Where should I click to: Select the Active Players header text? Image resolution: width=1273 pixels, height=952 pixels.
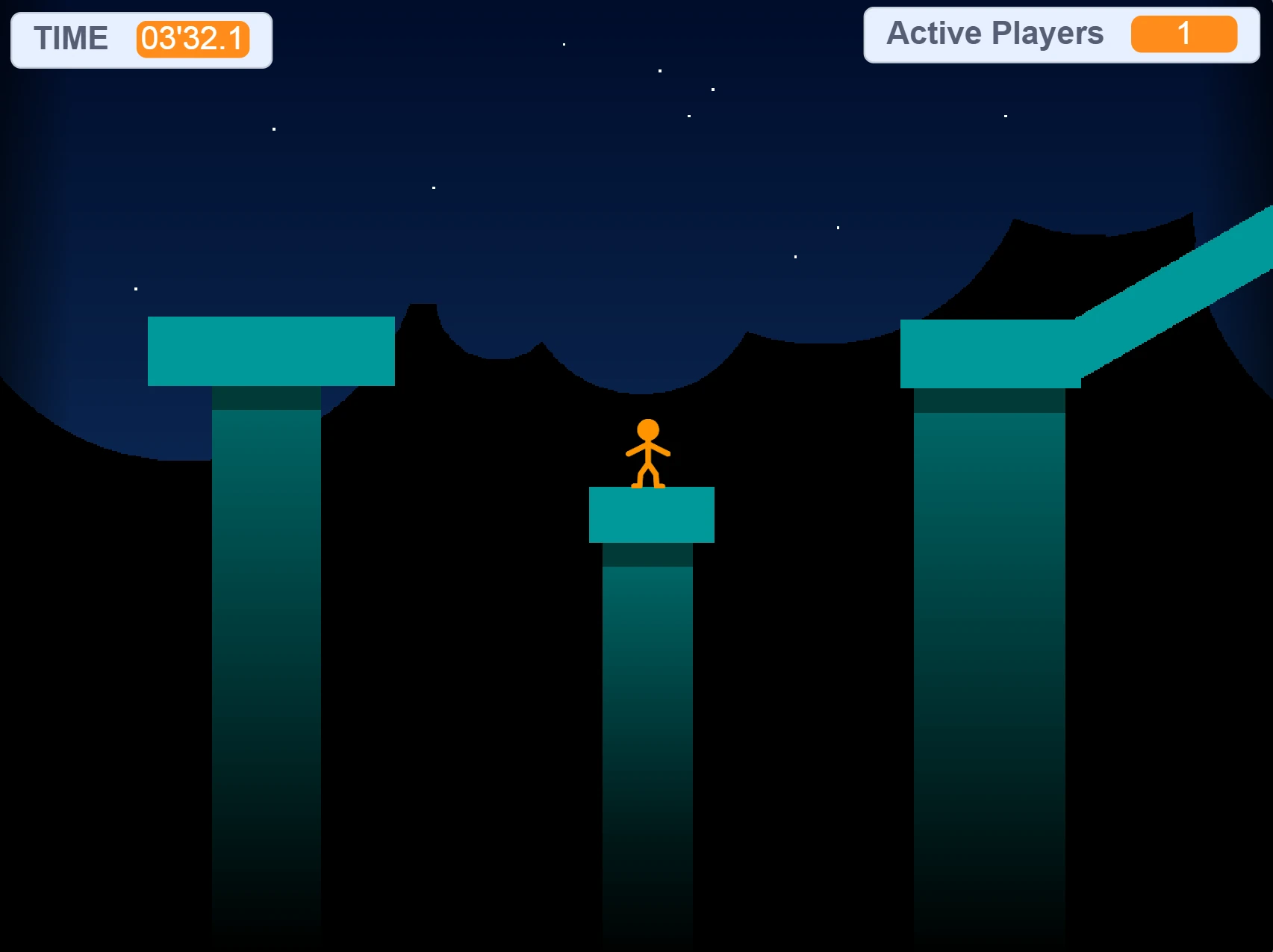click(x=993, y=34)
